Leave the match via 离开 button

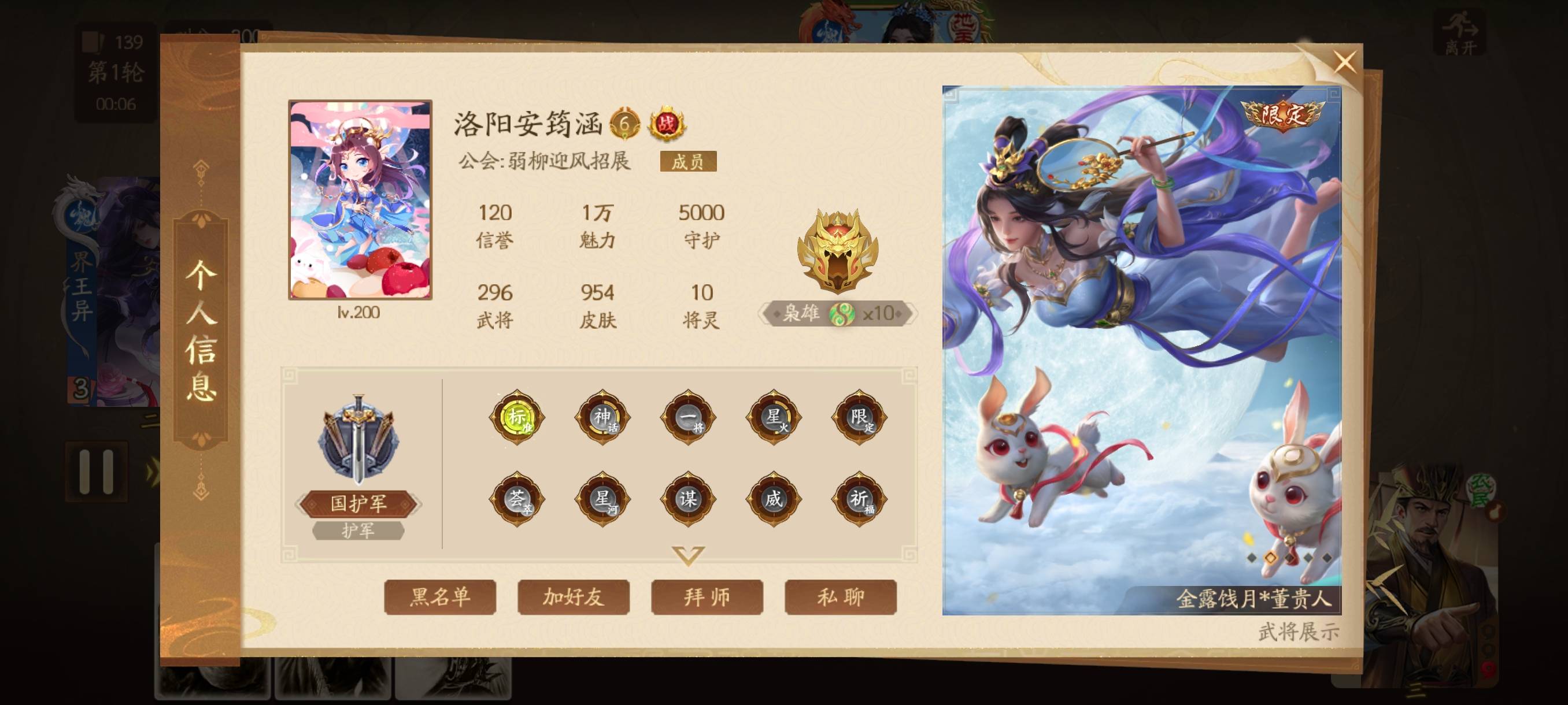[x=1460, y=34]
